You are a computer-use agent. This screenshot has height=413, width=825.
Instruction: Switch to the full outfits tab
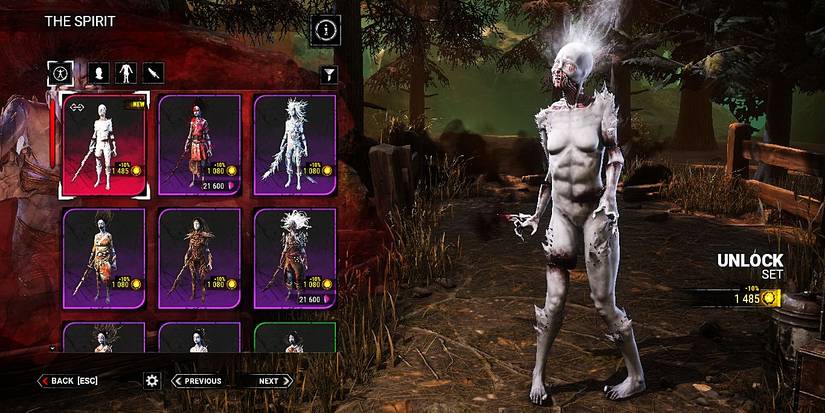point(60,72)
